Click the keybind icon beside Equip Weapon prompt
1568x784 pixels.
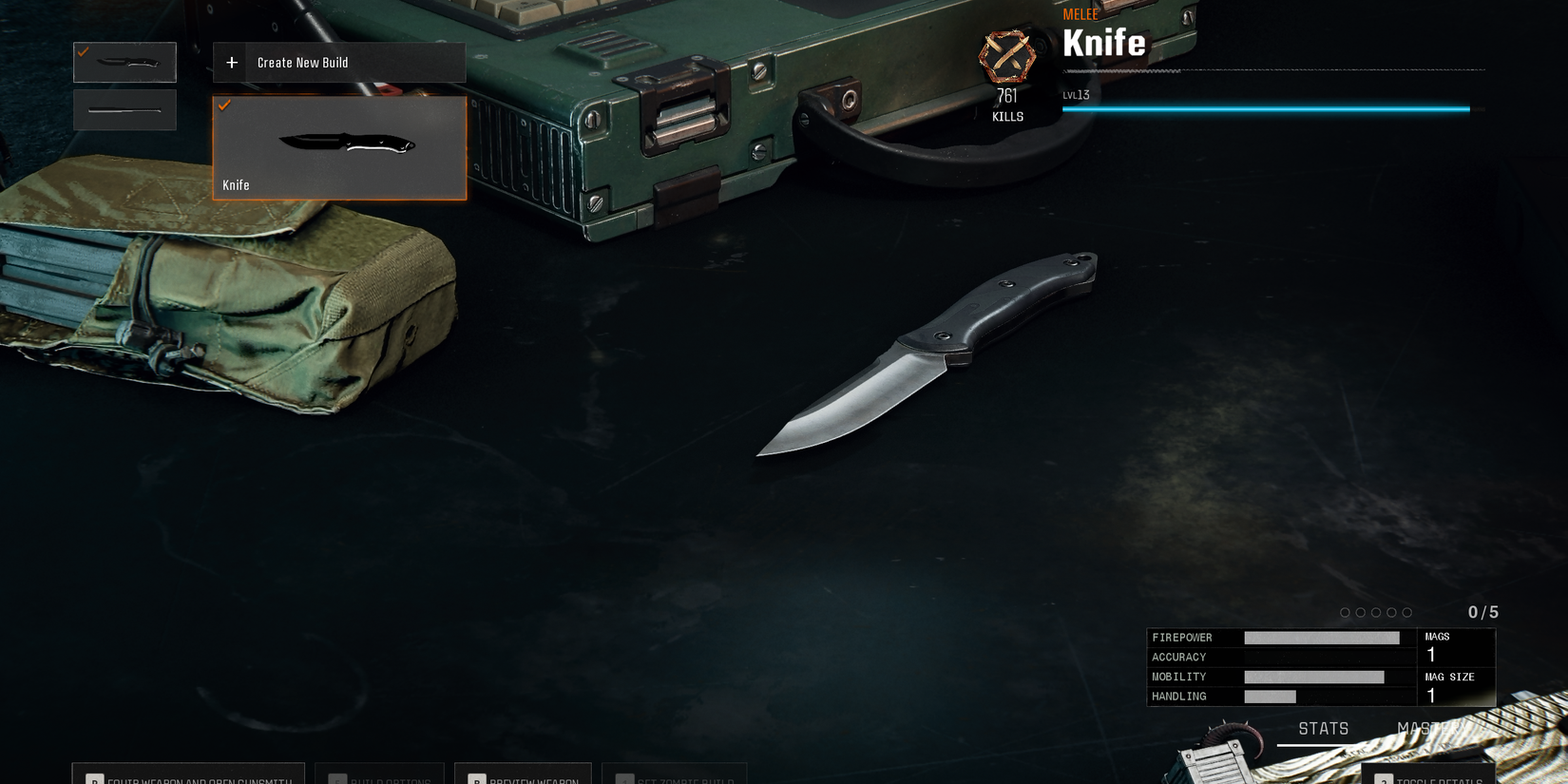94,777
